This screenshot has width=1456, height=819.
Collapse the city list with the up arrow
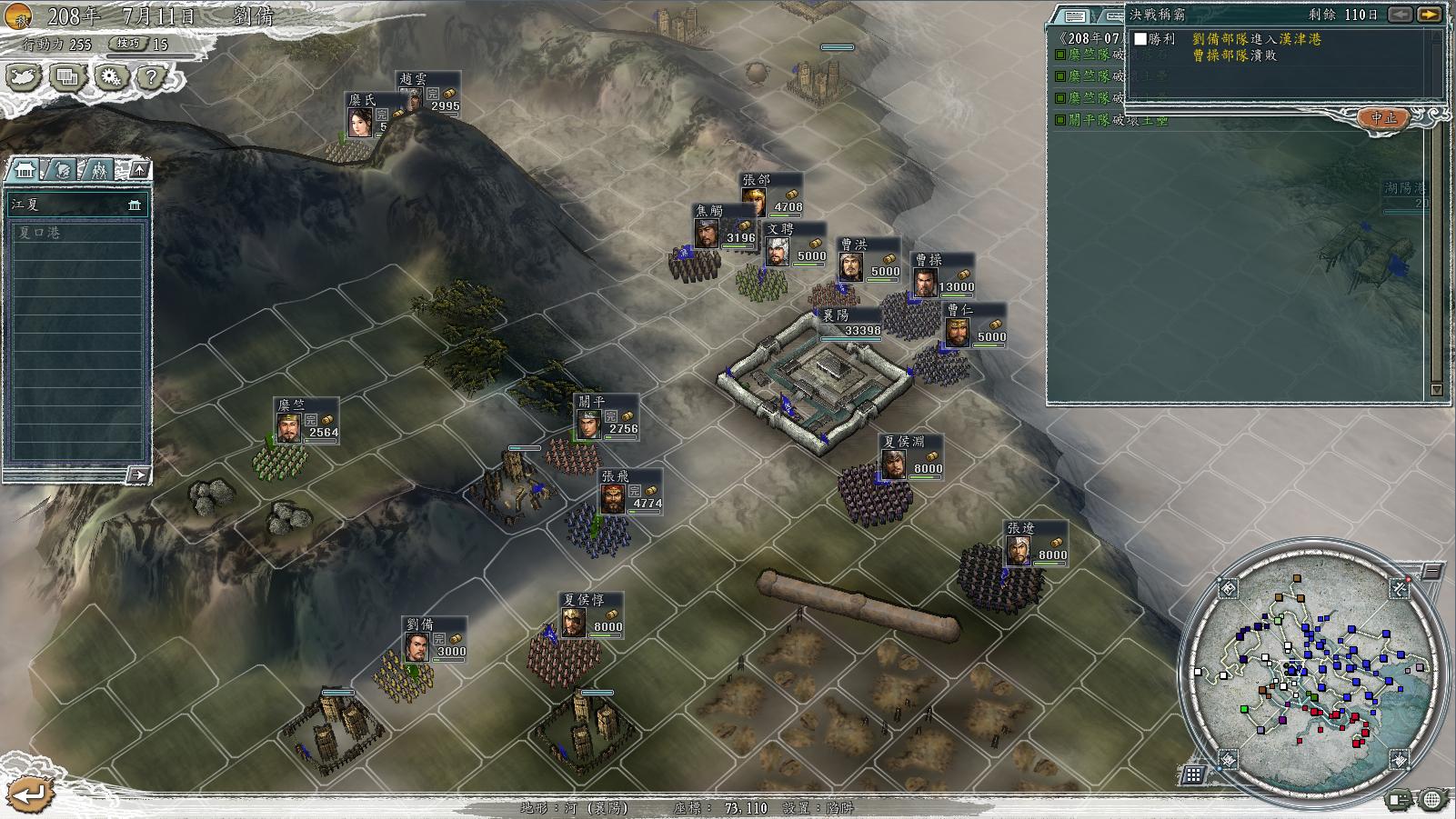click(x=138, y=170)
